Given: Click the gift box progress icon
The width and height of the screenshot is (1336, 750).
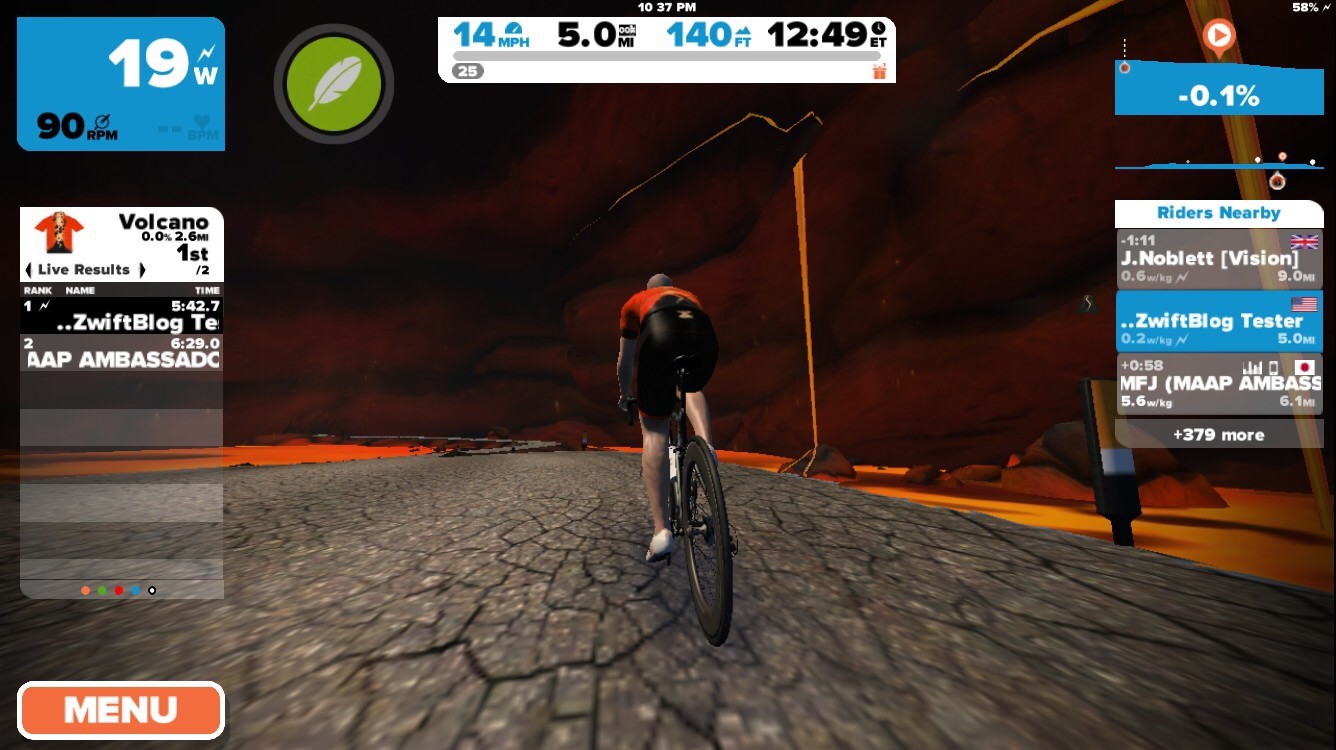Looking at the screenshot, I should 880,71.
